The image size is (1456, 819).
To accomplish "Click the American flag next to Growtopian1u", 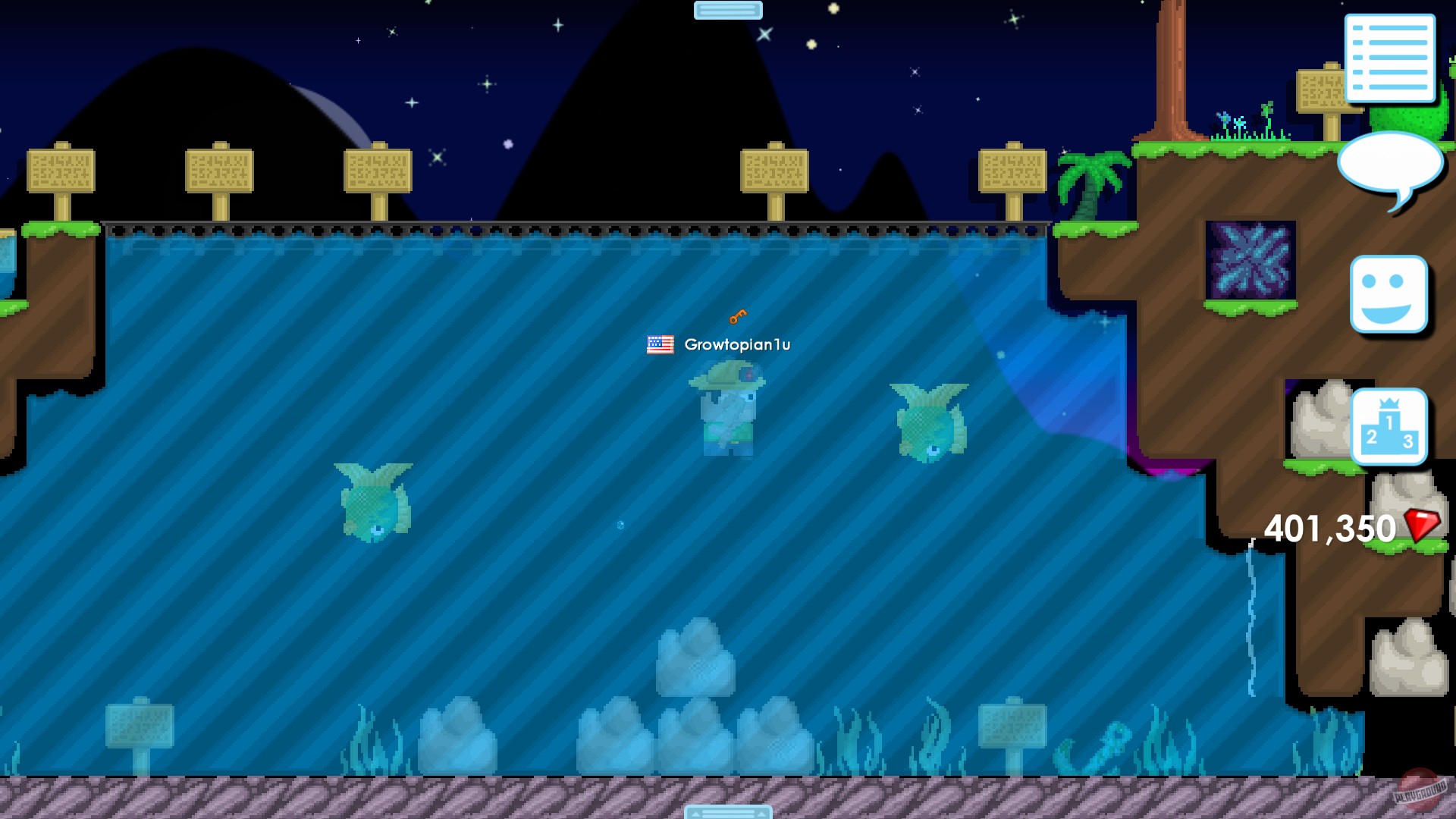I will coord(659,346).
